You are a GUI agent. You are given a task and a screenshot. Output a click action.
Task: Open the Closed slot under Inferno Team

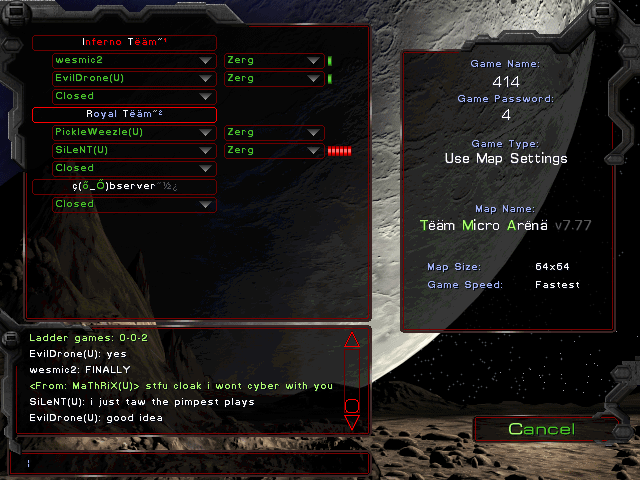[134, 96]
